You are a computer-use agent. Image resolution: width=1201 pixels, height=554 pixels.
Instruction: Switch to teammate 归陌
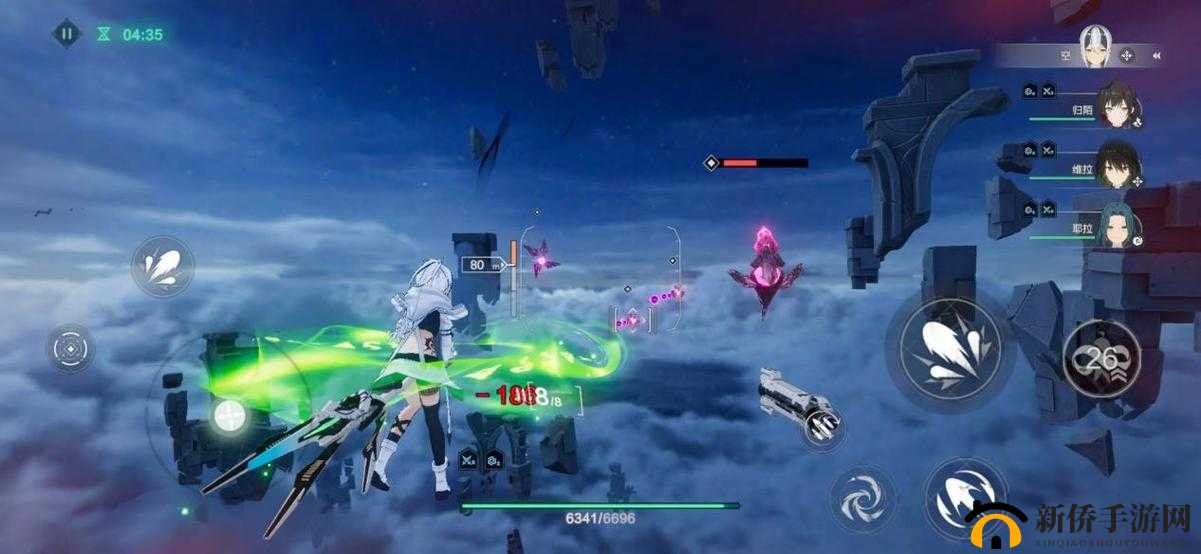pyautogui.click(x=1118, y=104)
